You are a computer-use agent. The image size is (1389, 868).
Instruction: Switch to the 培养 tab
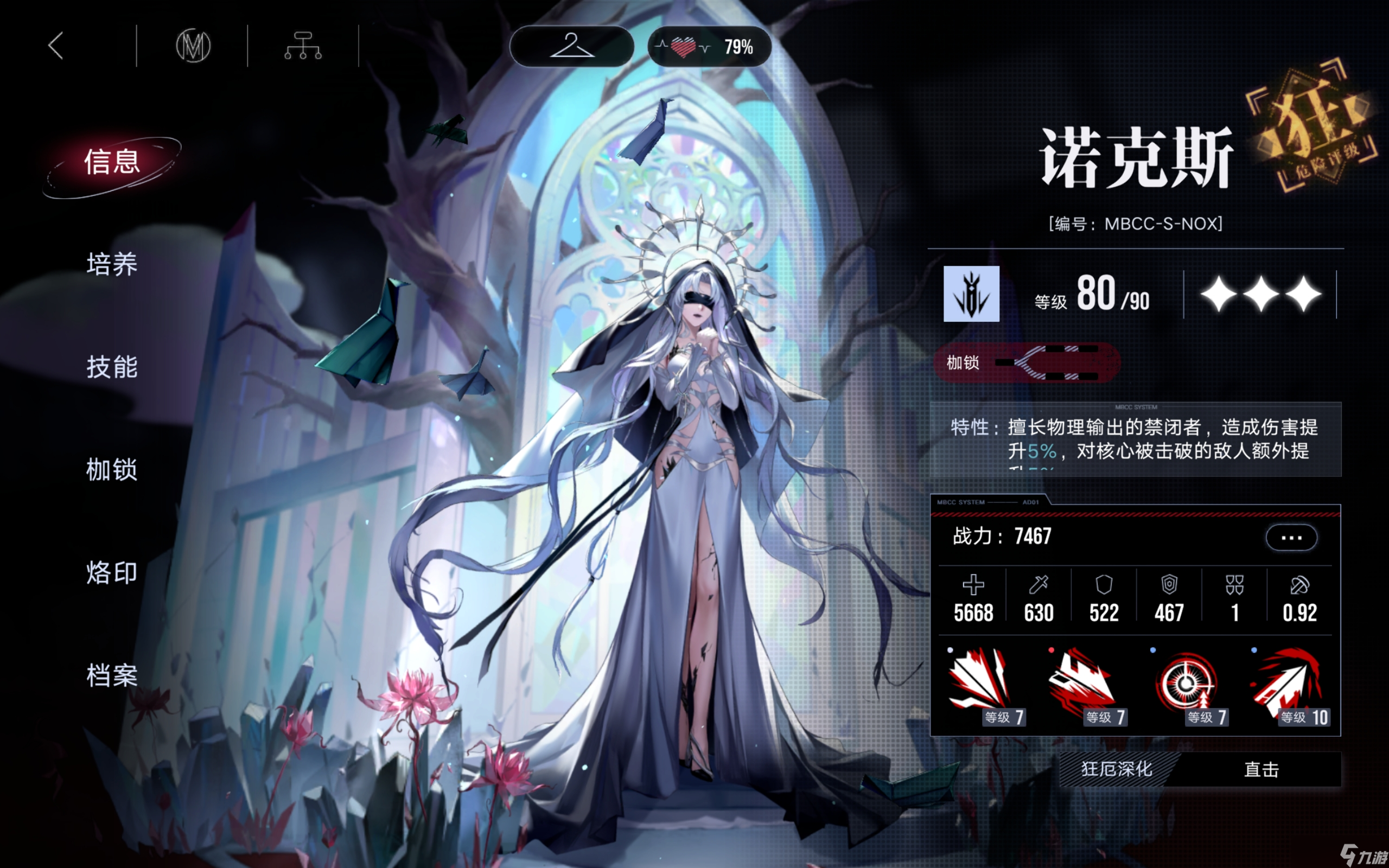pyautogui.click(x=112, y=265)
